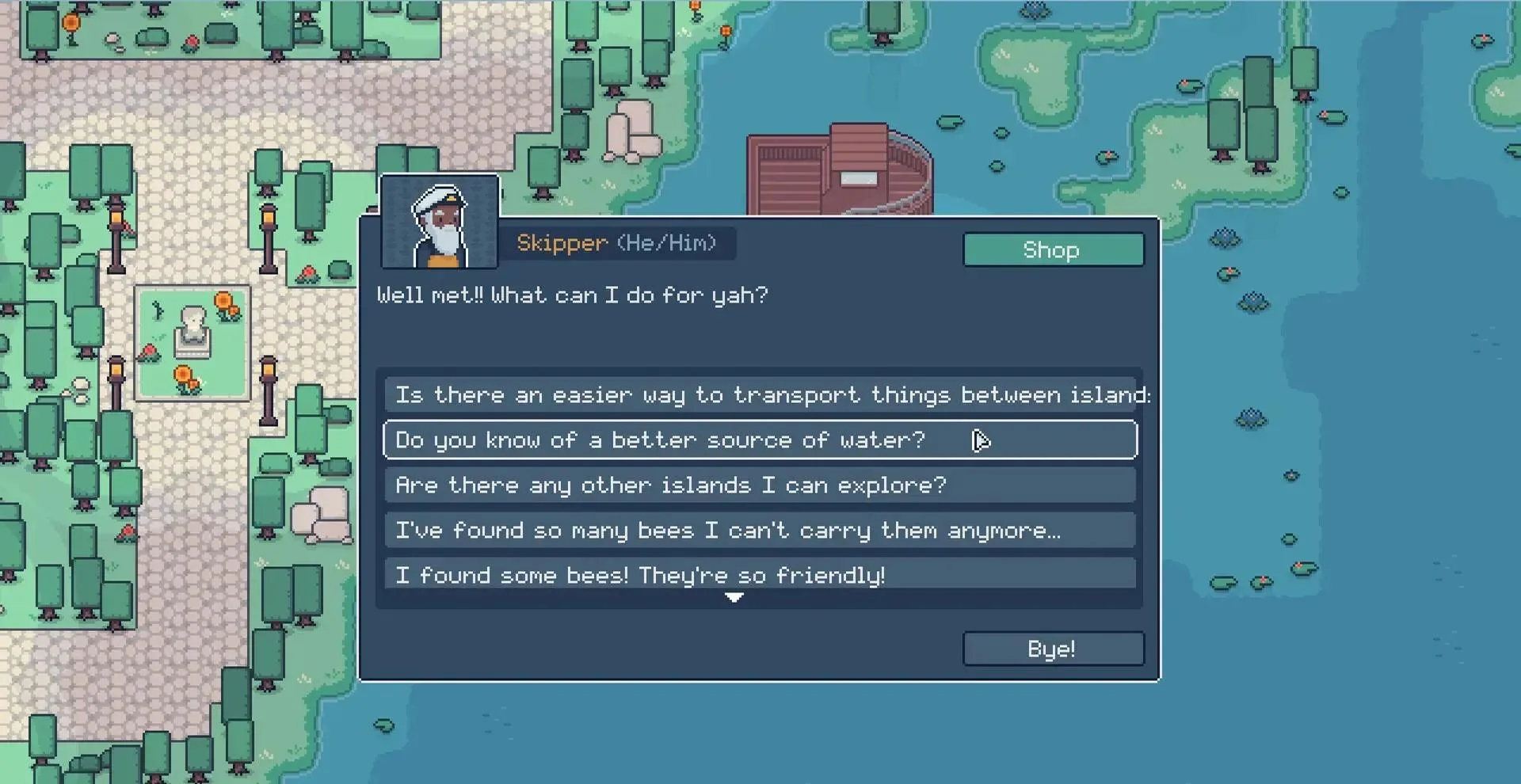
Task: Ask about a better source of water
Action: [760, 440]
